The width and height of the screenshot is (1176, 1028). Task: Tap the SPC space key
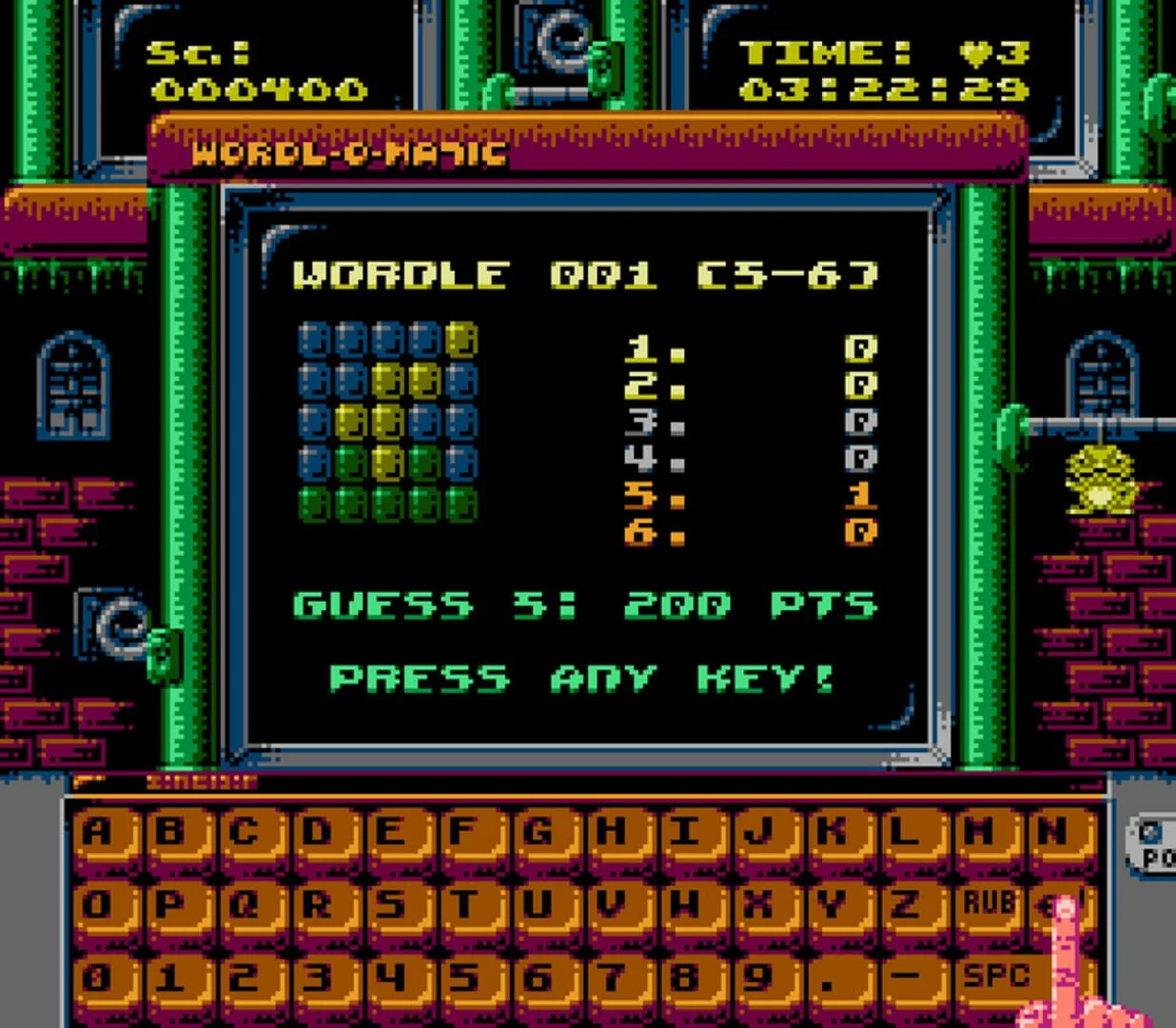(x=994, y=977)
